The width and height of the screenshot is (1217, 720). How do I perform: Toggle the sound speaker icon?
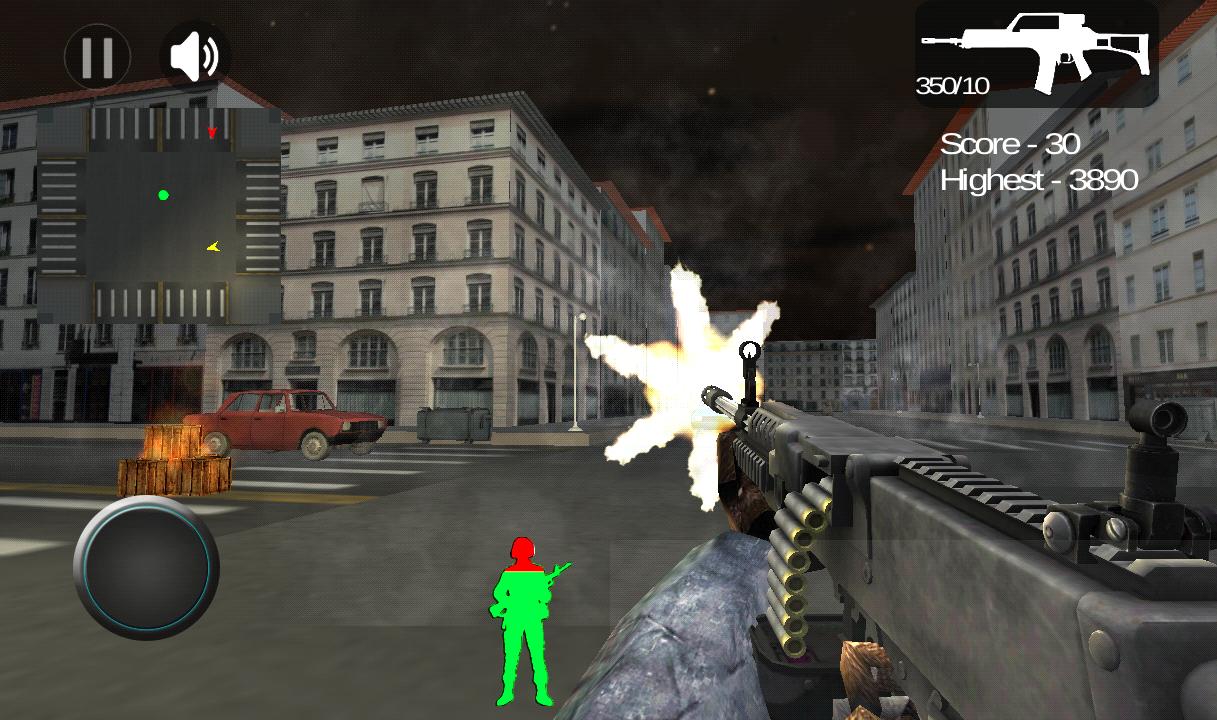[x=195, y=57]
